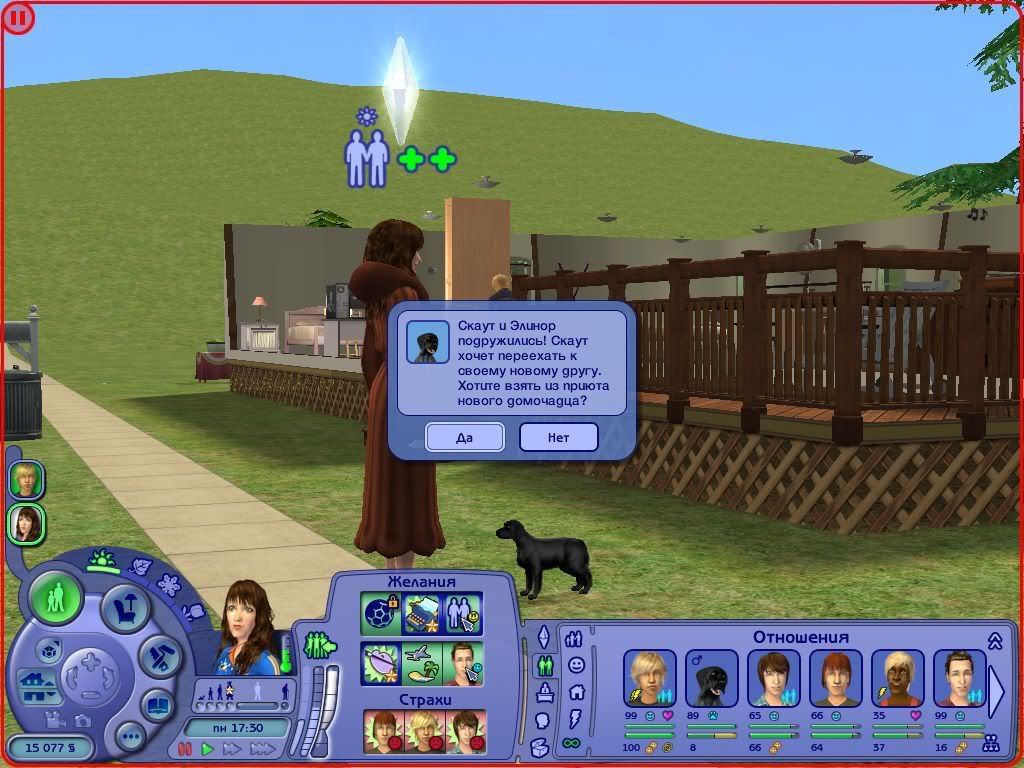Confirm with the "Да" button
This screenshot has height=768, width=1024.
coord(464,437)
